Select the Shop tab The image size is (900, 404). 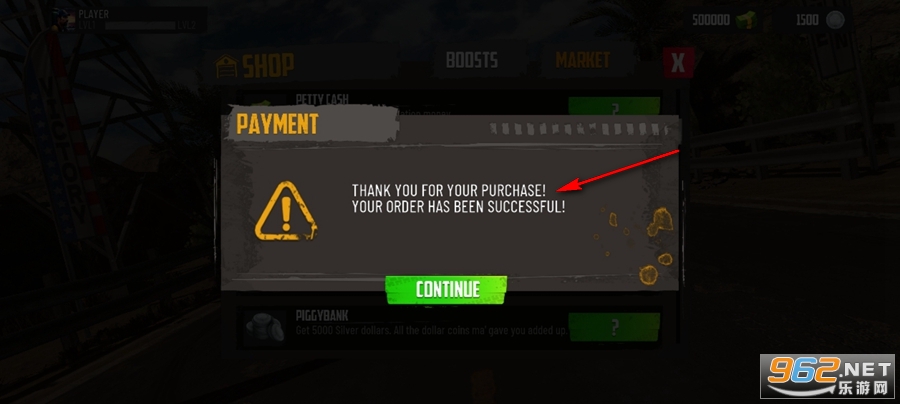[256, 66]
